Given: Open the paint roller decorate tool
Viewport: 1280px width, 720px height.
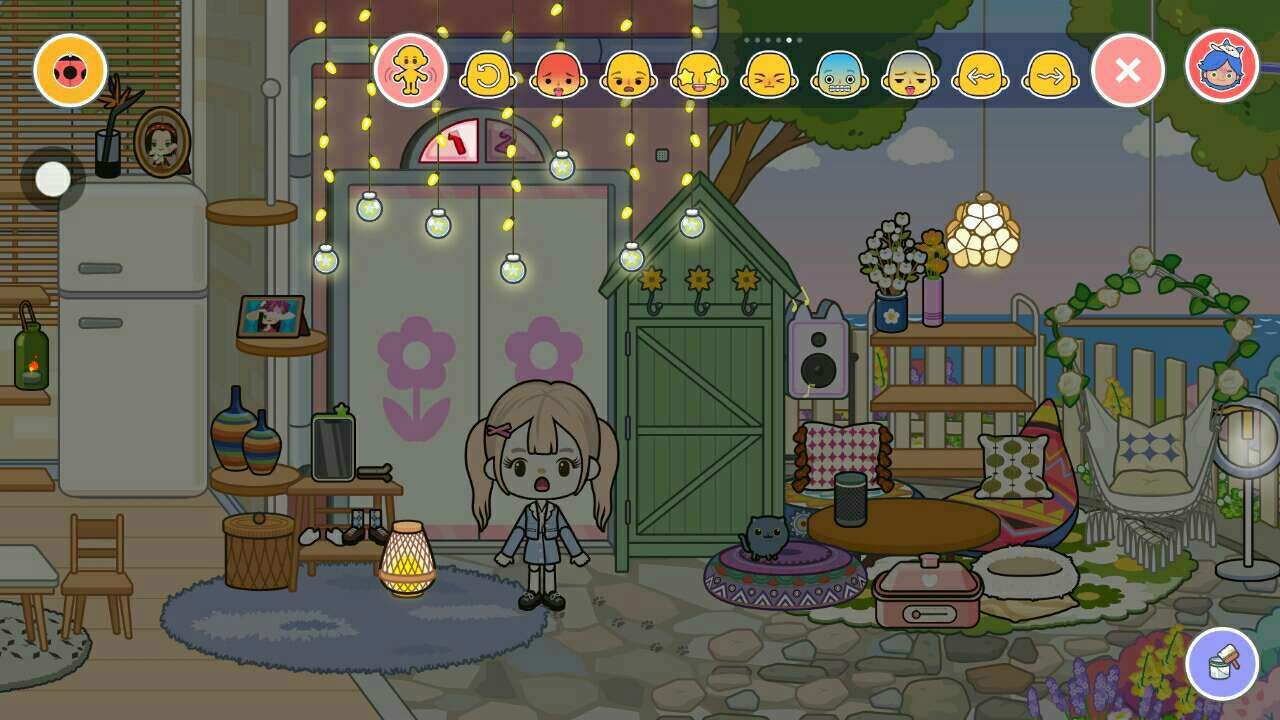Looking at the screenshot, I should click(1222, 663).
